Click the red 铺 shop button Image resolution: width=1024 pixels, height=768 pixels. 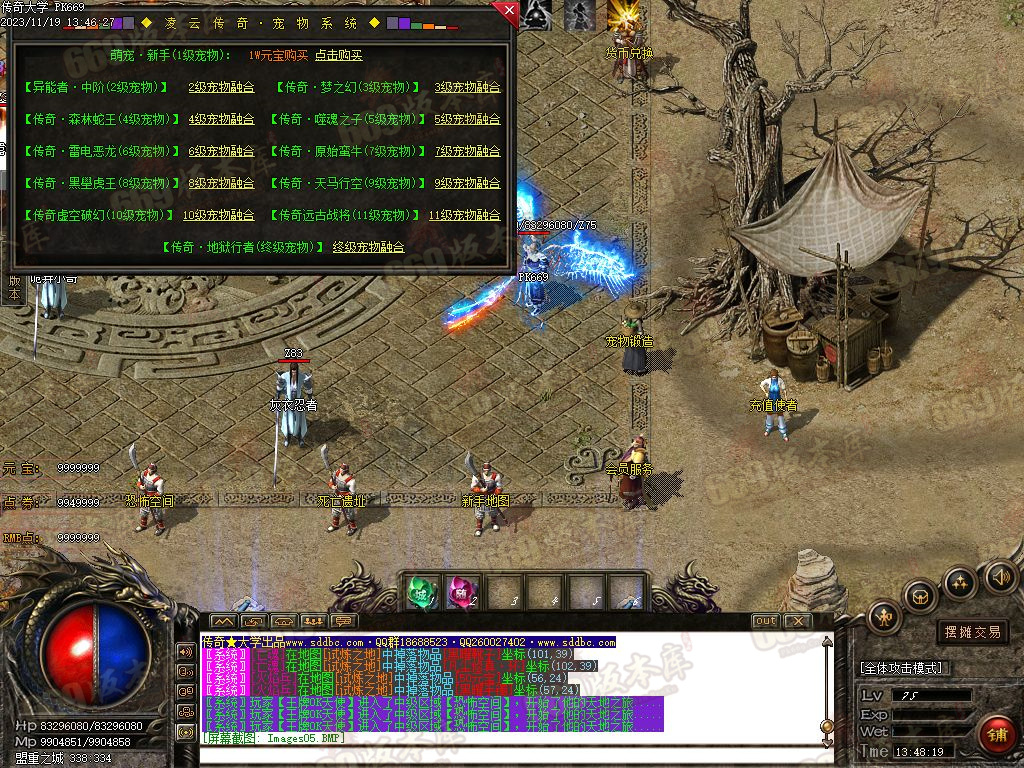(996, 735)
